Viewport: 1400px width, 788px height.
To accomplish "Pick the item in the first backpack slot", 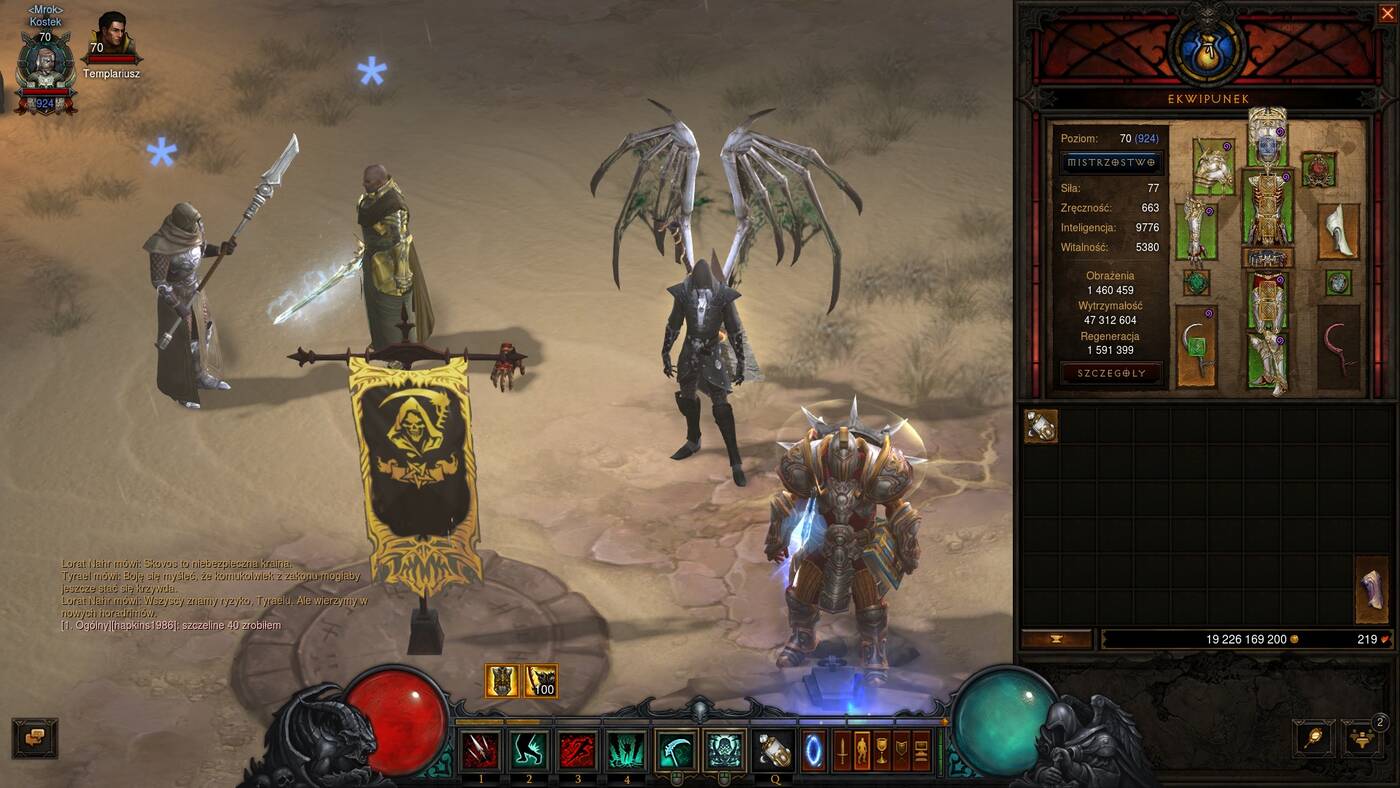I will [1041, 426].
